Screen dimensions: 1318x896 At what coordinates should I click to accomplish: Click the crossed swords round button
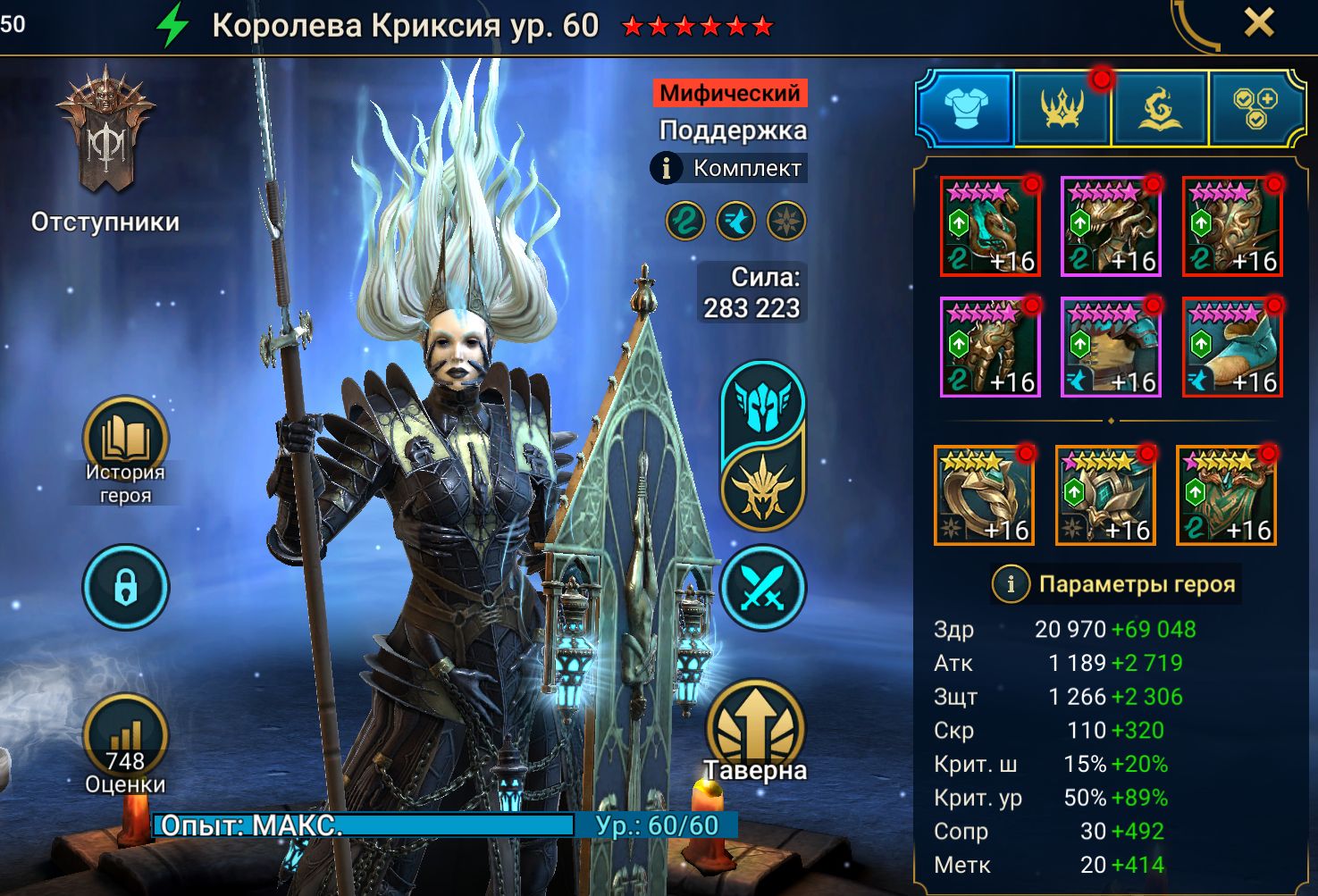click(x=762, y=589)
